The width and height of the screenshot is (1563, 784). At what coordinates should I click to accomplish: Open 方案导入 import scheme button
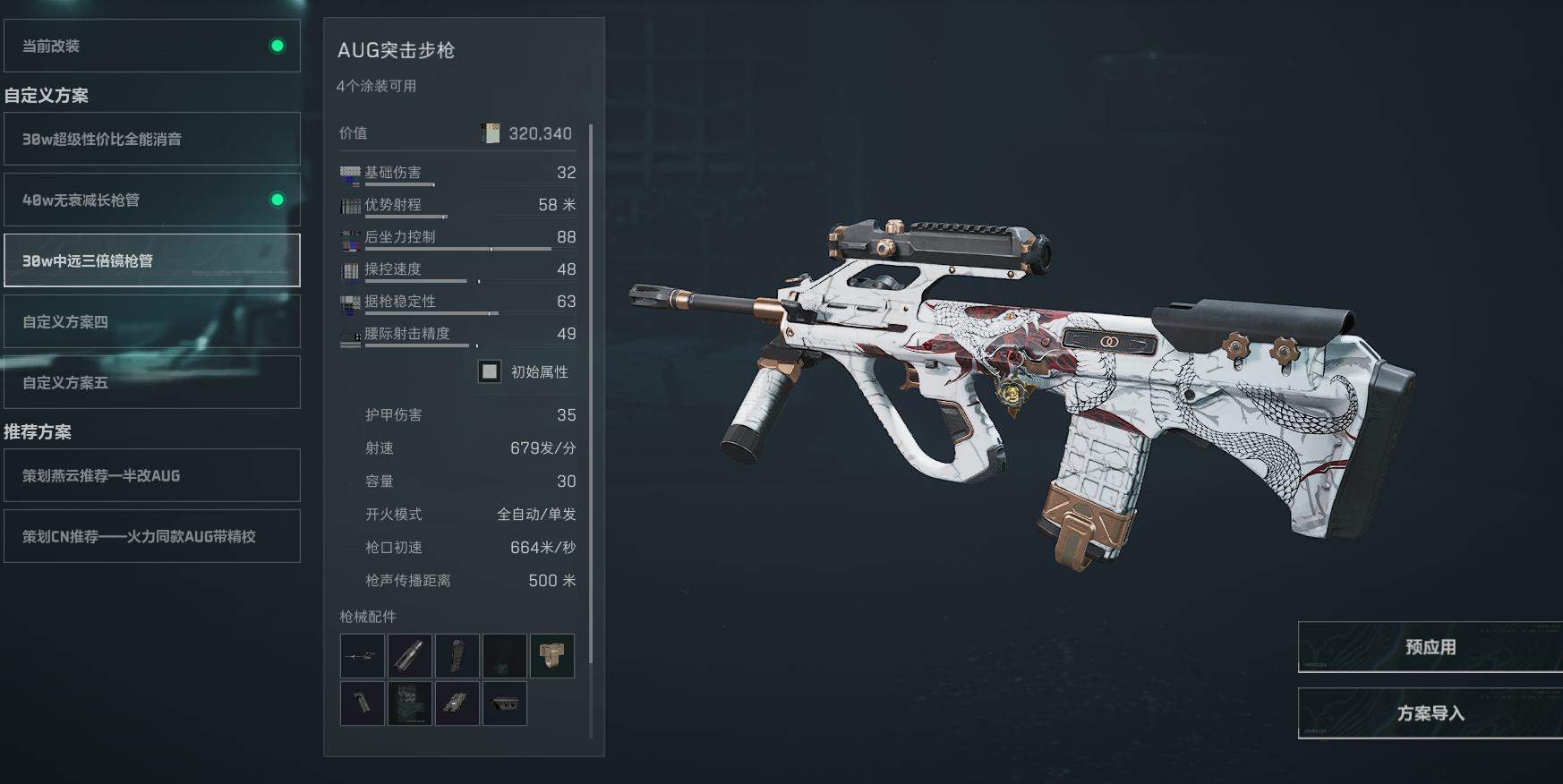(1430, 713)
